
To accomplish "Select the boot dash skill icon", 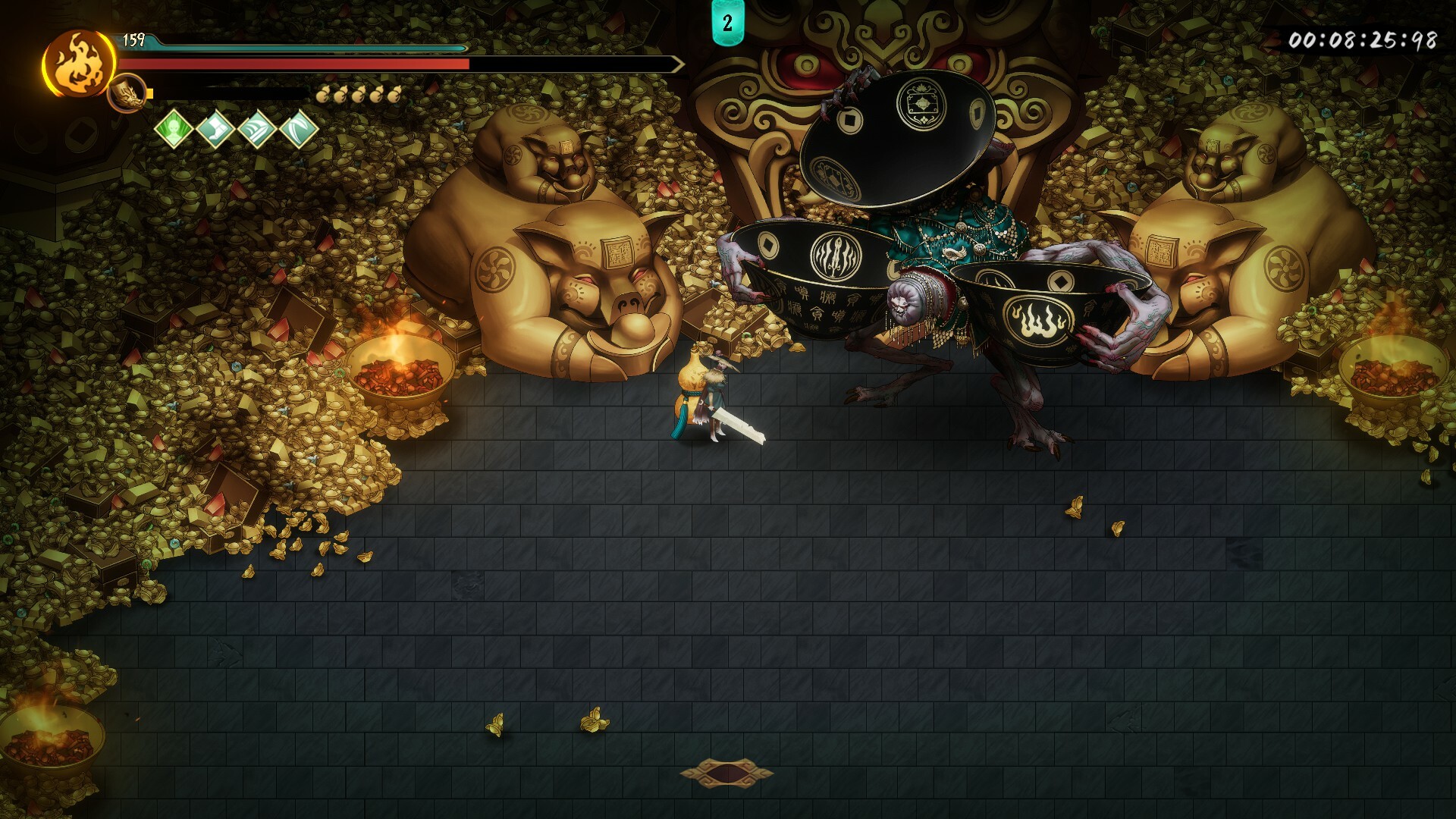I will point(215,130).
